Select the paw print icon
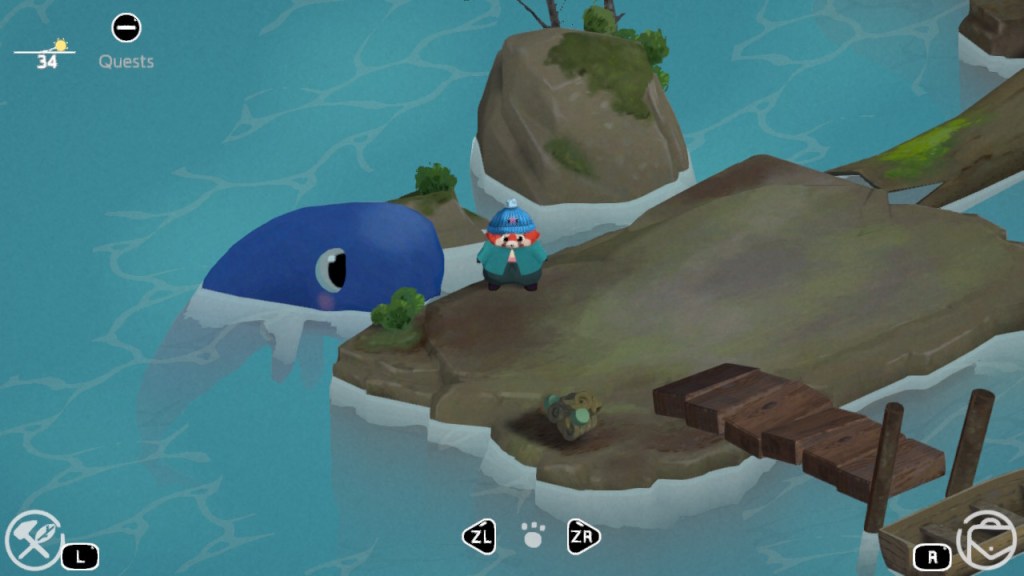This screenshot has width=1024, height=576. point(533,537)
